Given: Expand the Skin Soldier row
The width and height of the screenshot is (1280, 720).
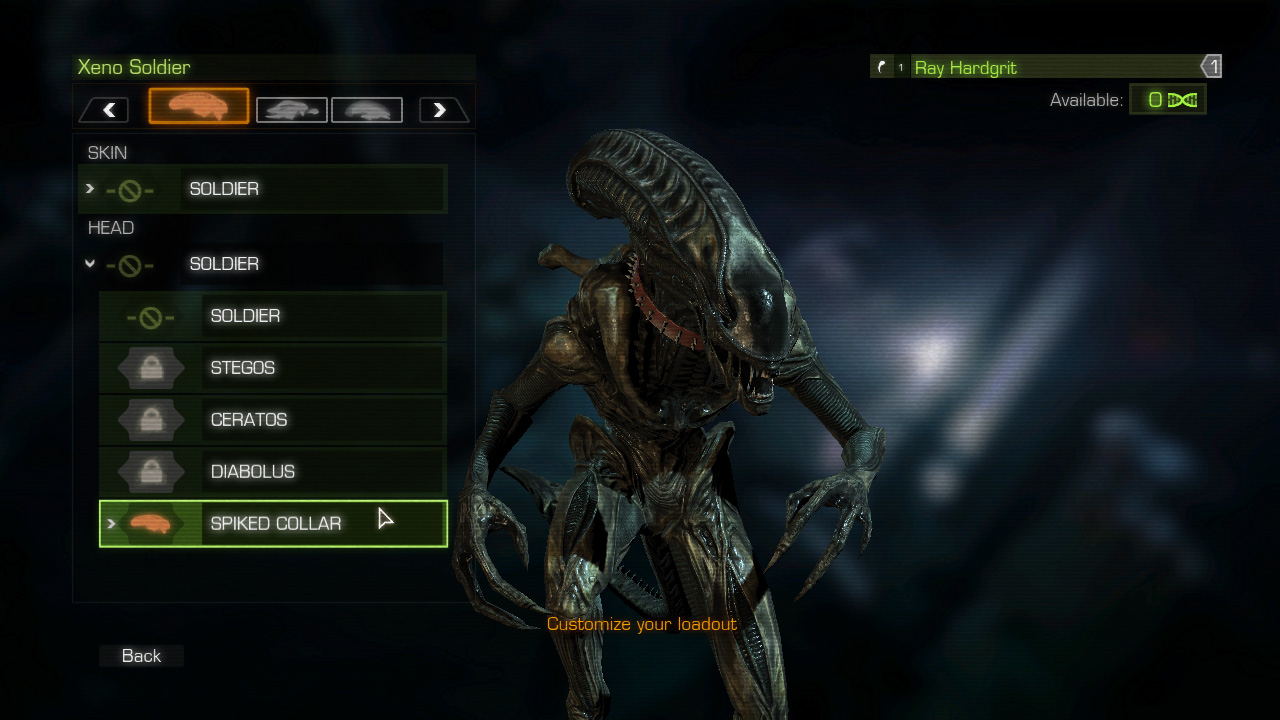Looking at the screenshot, I should tap(262, 189).
